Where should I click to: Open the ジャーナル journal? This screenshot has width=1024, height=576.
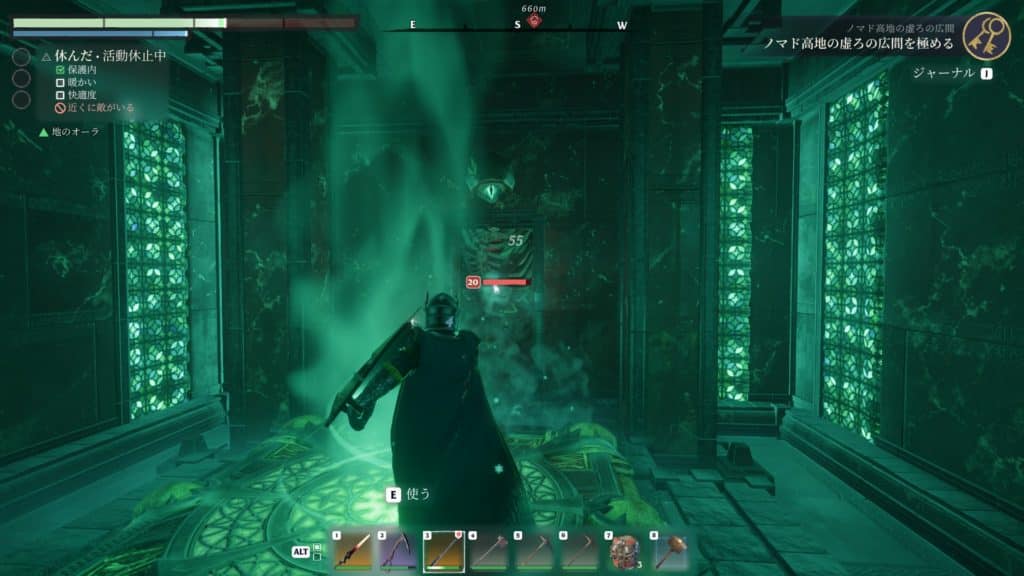click(951, 73)
